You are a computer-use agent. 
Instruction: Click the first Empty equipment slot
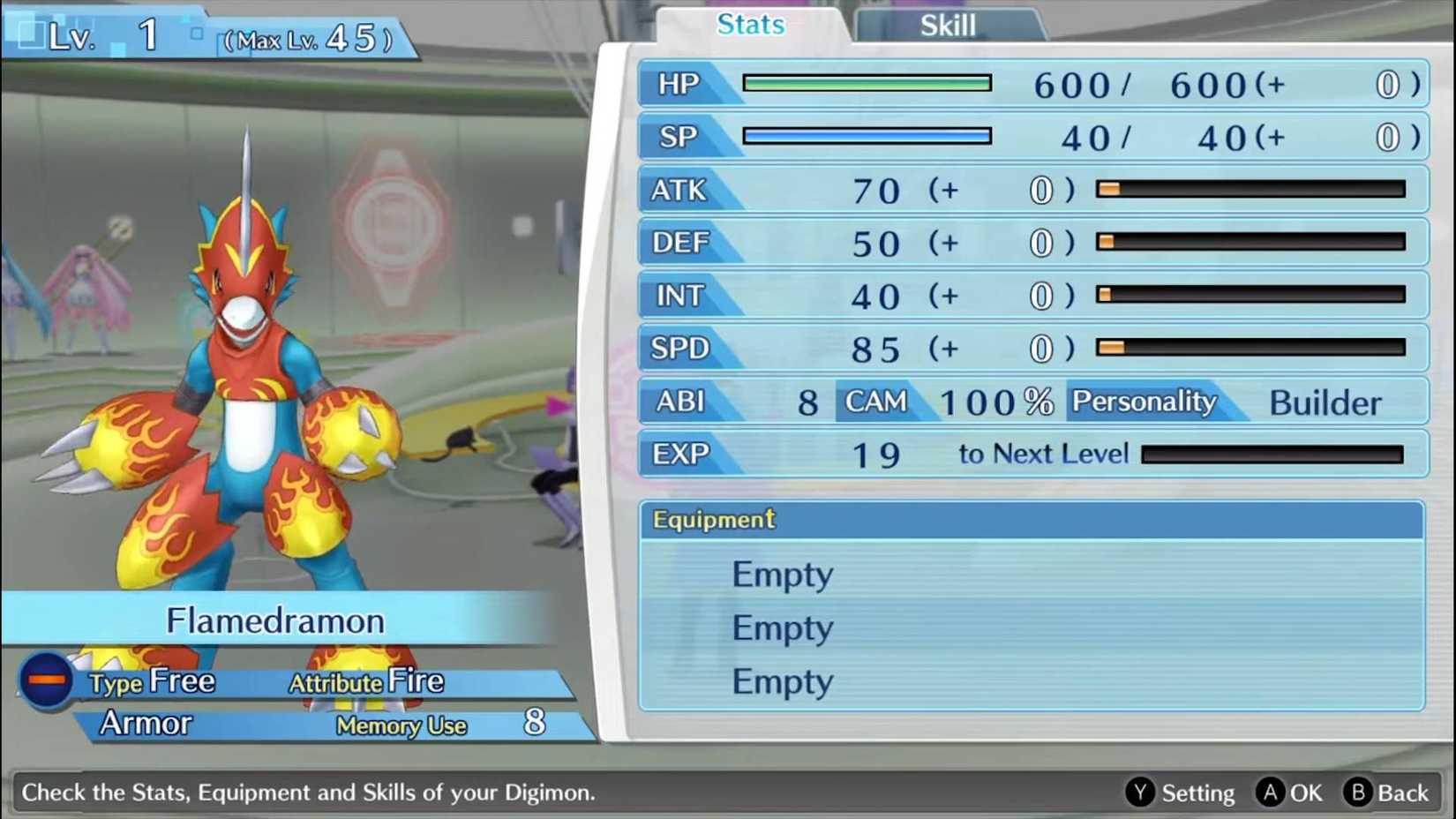pos(782,574)
